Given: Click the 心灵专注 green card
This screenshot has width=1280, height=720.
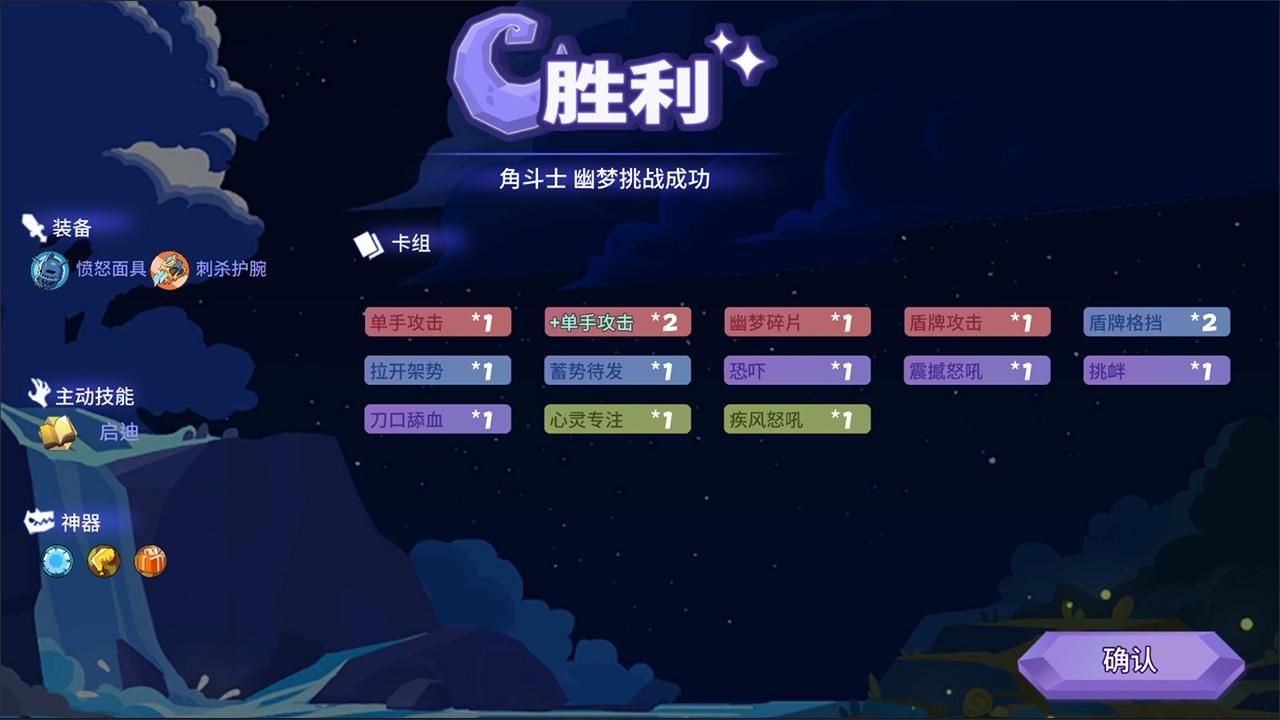Looking at the screenshot, I should (x=617, y=418).
